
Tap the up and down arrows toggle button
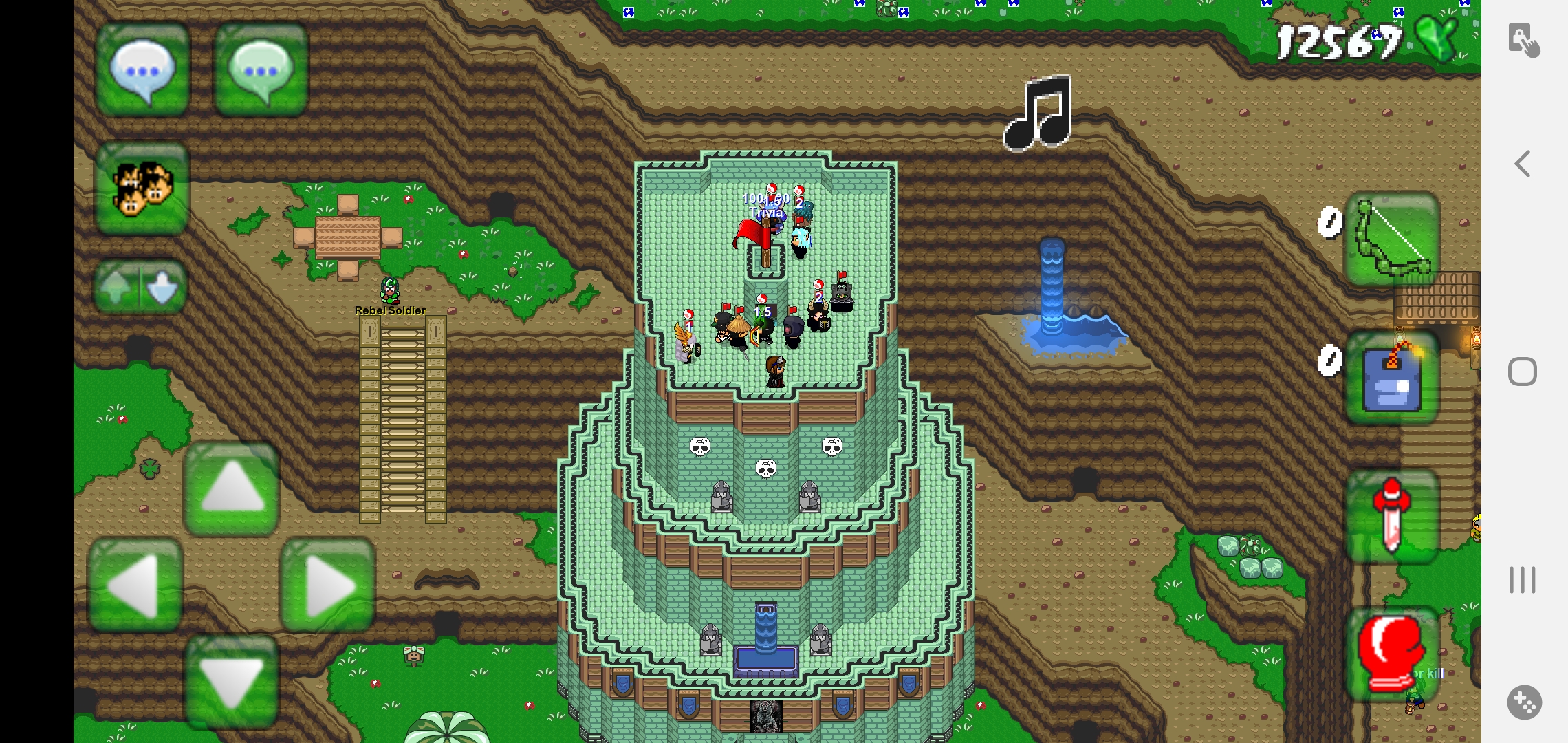coord(140,287)
